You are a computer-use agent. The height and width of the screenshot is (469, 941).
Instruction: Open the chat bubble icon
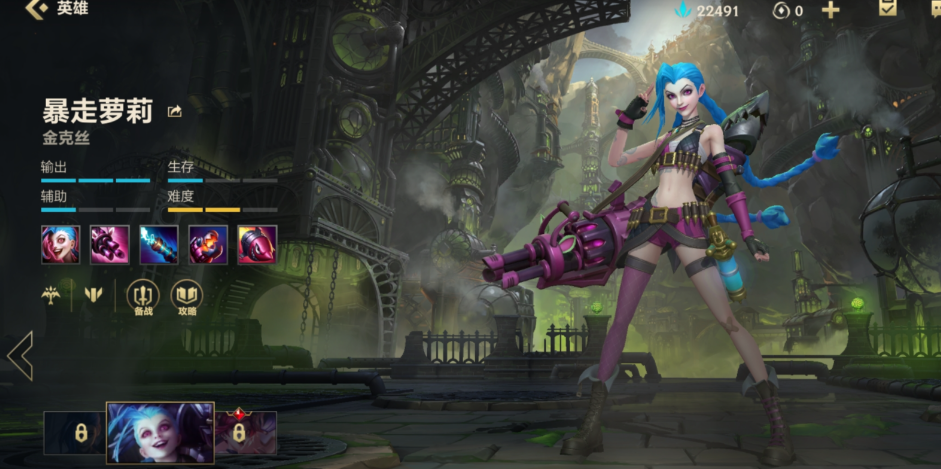pyautogui.click(x=931, y=9)
